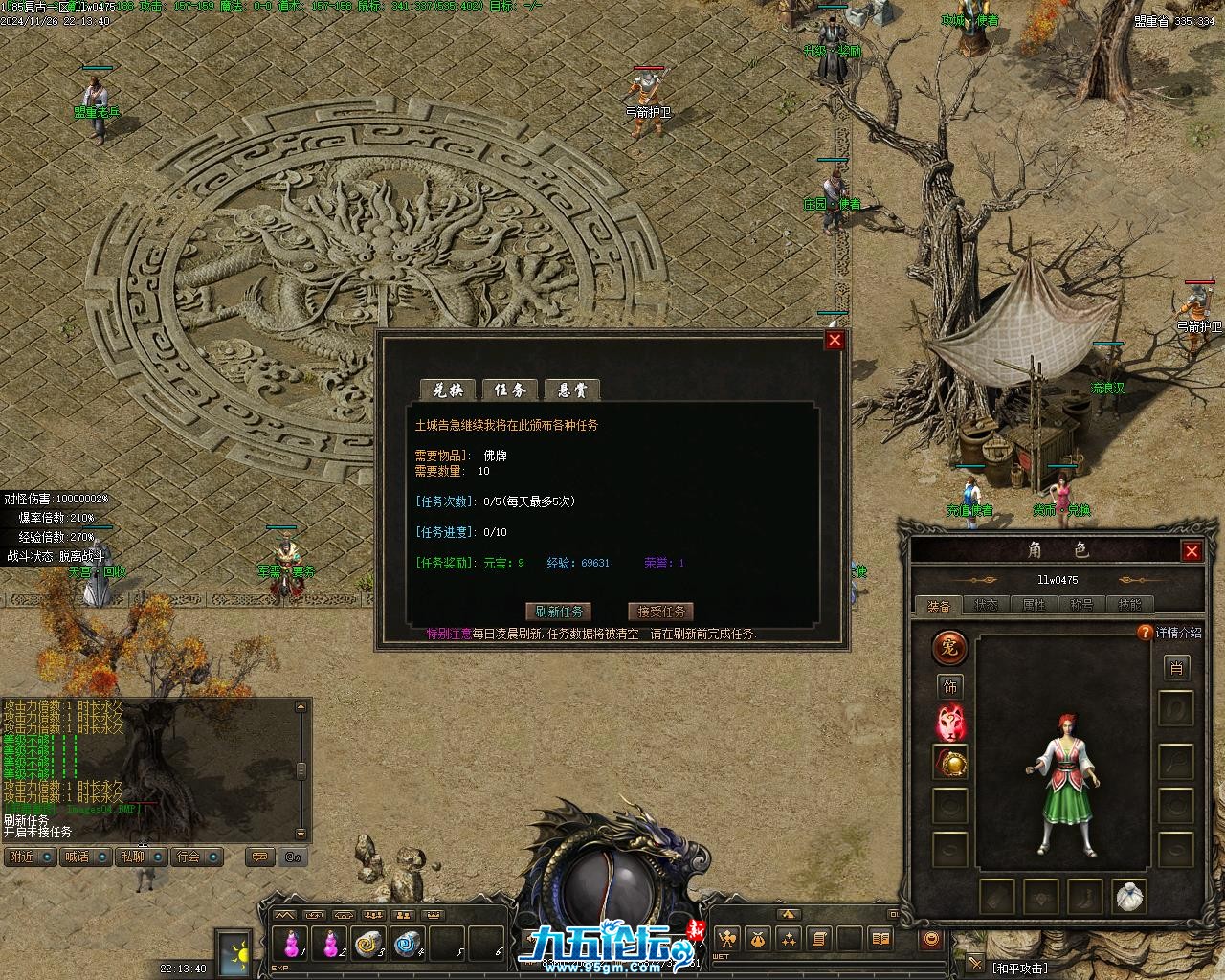The width and height of the screenshot is (1225, 980).
Task: Open the 详情介绍 help question mark
Action: tap(1145, 633)
